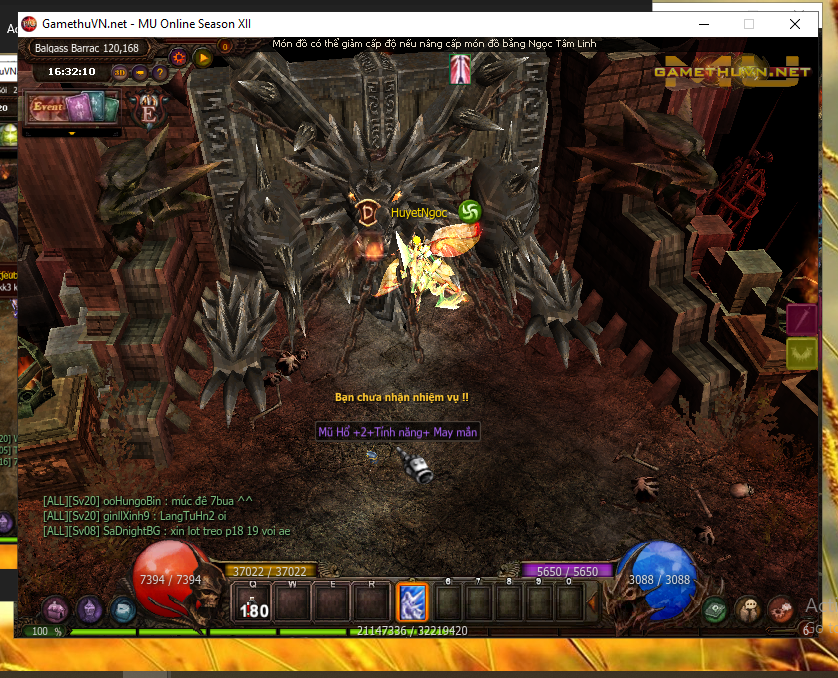The image size is (838, 678).
Task: Maximize the game window
Action: point(749,23)
